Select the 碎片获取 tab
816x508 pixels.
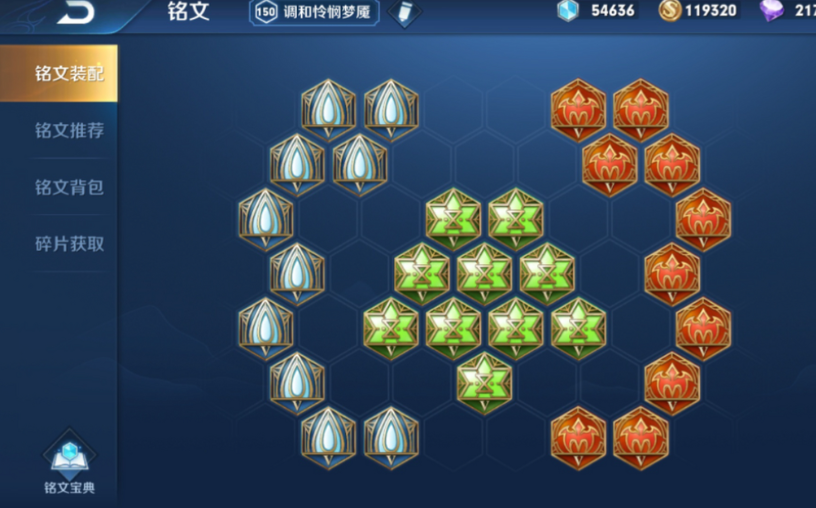pos(68,243)
